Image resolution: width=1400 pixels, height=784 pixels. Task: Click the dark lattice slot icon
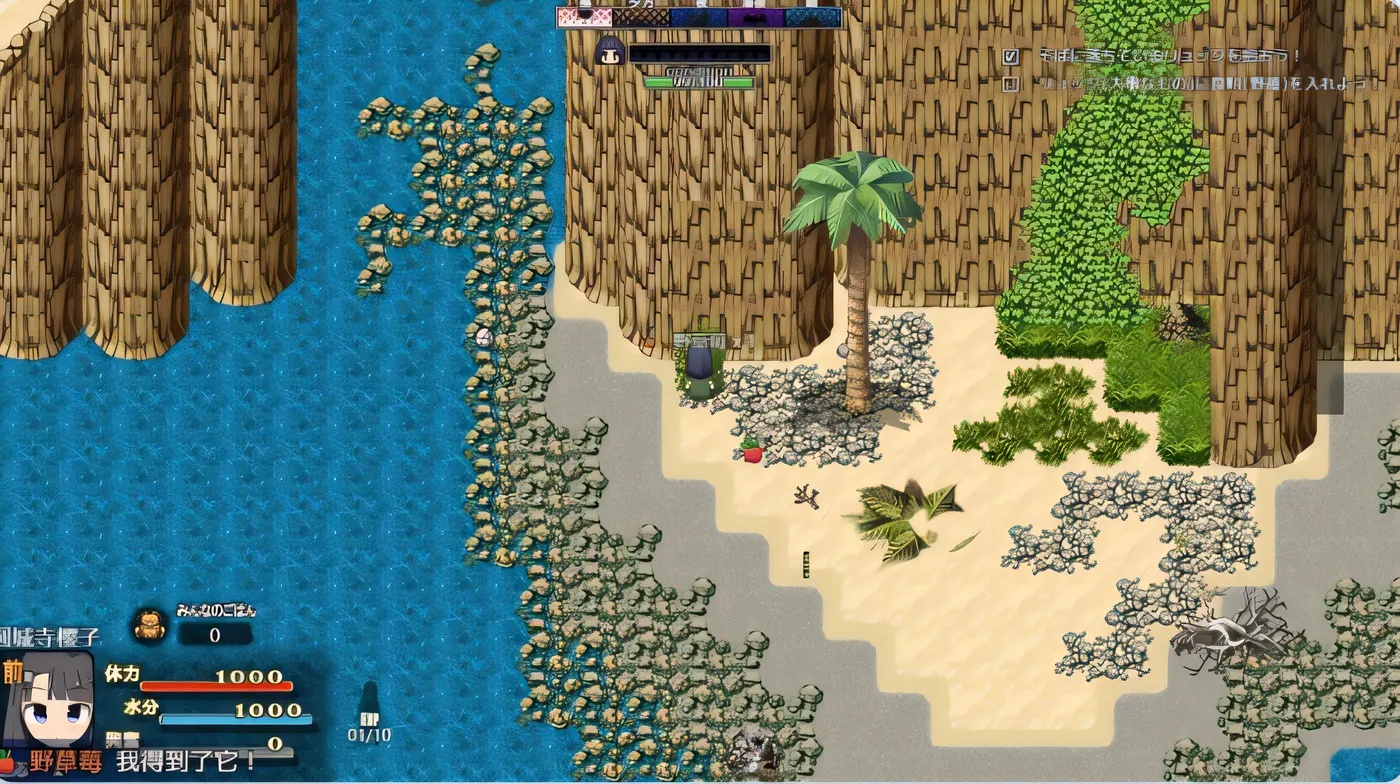(640, 17)
